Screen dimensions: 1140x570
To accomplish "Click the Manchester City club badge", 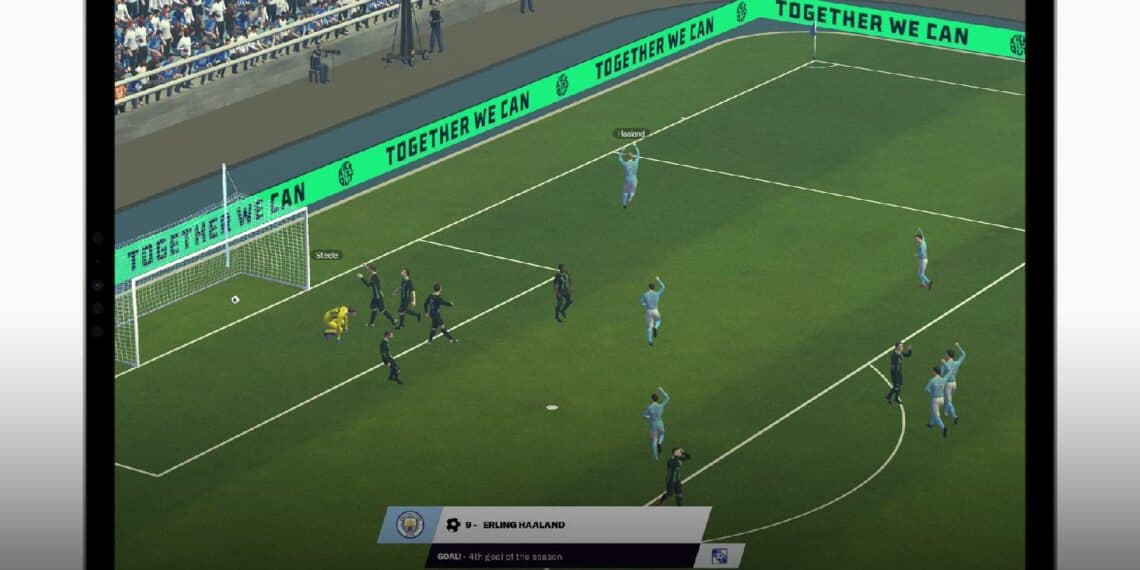I will click(409, 525).
